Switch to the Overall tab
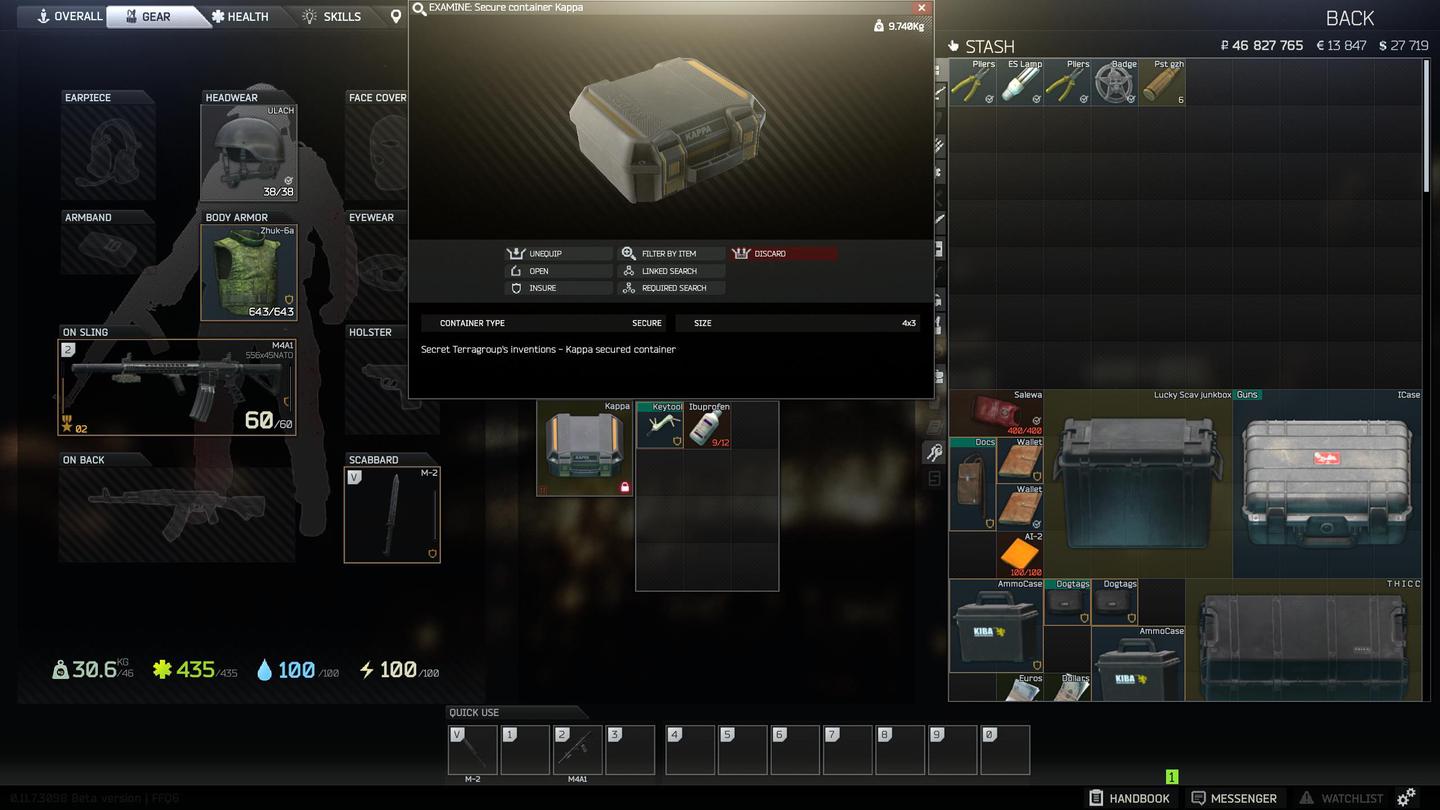Viewport: 1440px width, 810px height. 69,16
